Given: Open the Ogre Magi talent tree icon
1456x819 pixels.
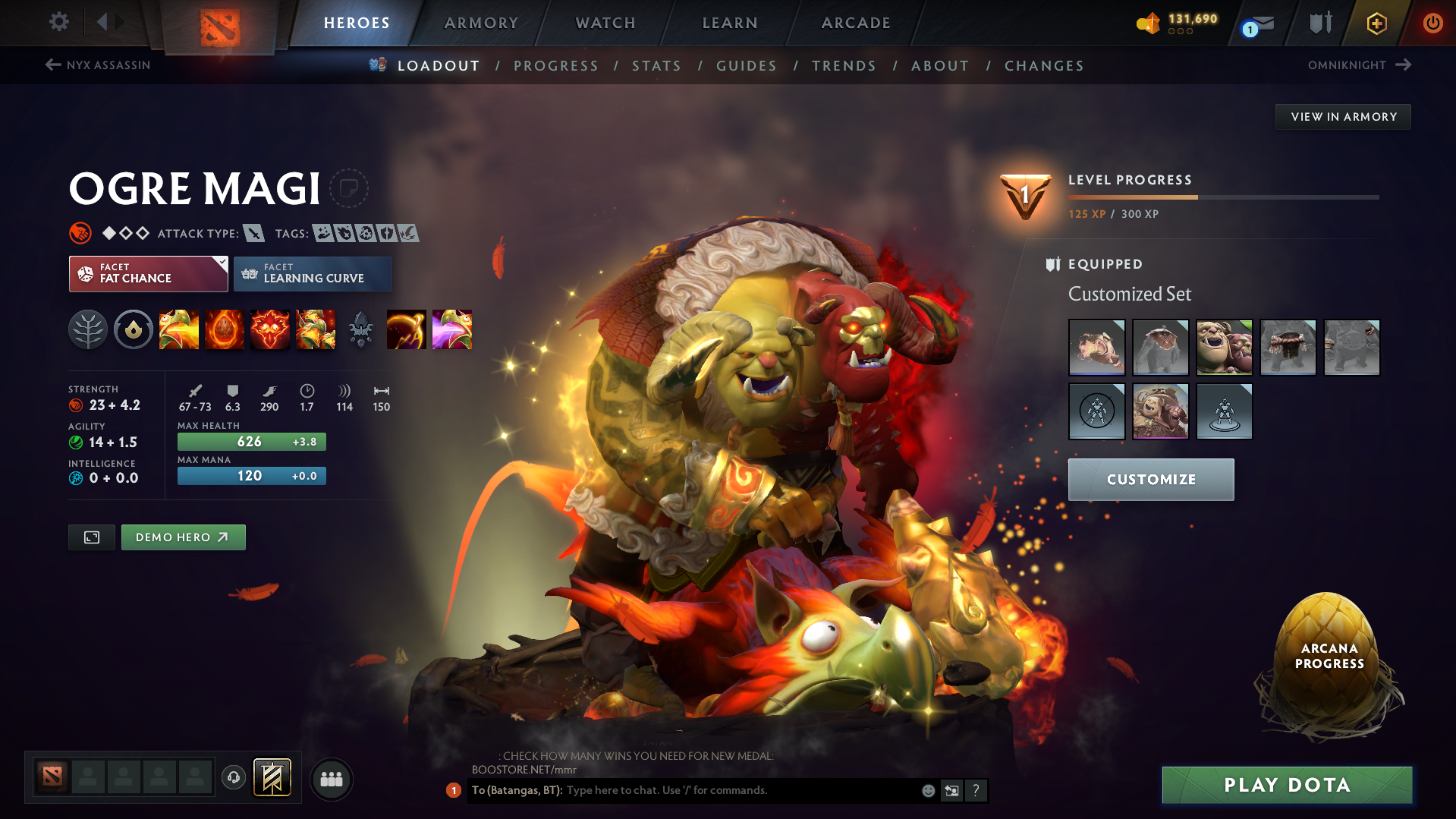Looking at the screenshot, I should coord(88,329).
